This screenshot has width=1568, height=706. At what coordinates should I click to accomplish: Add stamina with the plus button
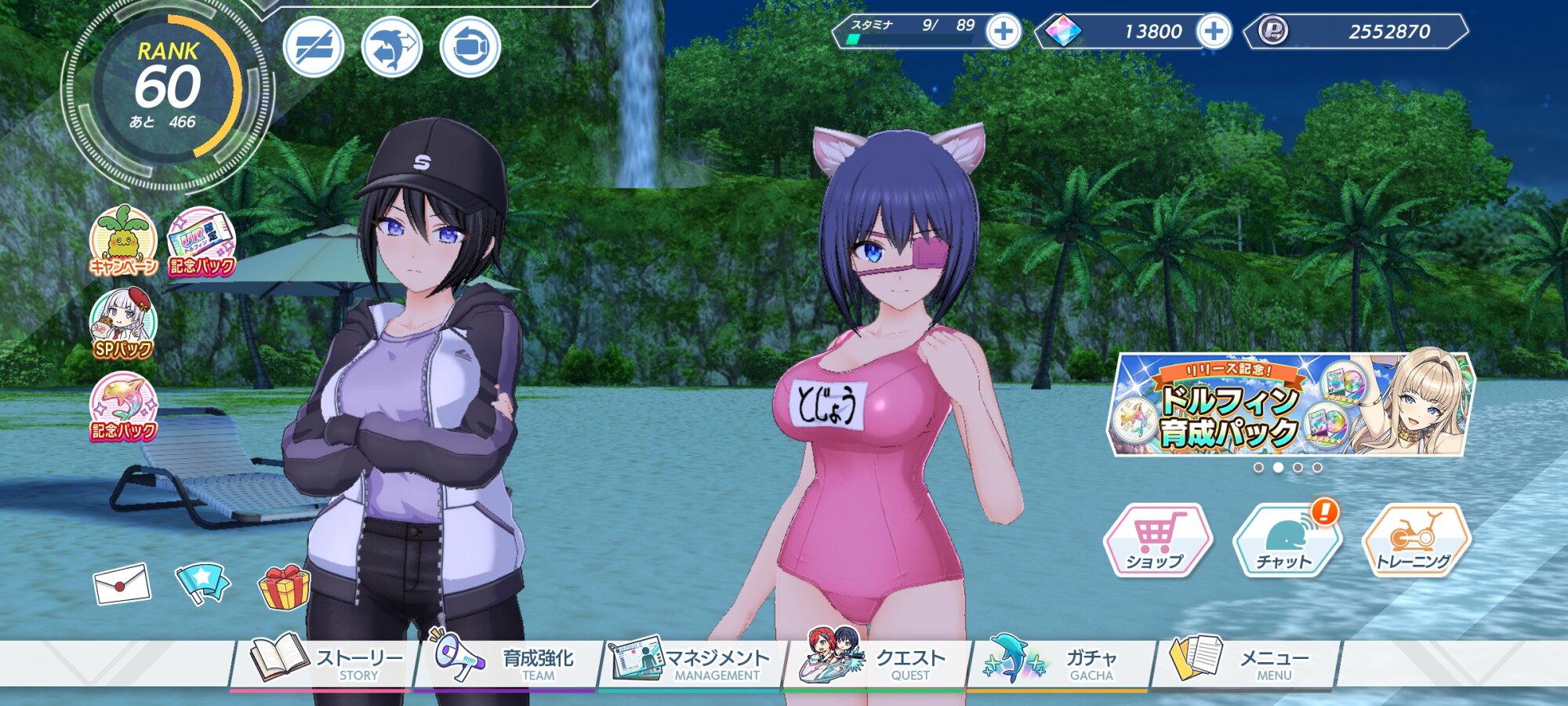[1003, 32]
